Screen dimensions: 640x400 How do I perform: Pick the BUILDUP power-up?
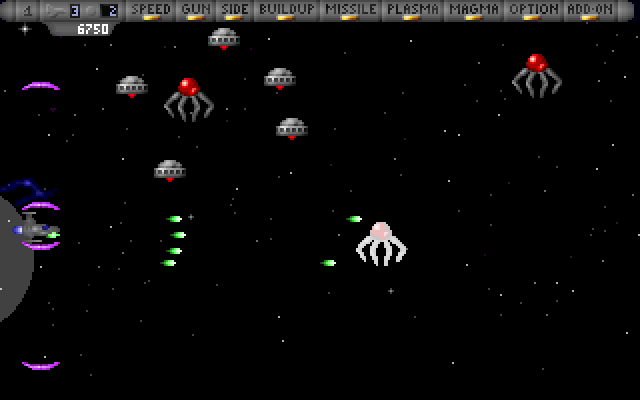tap(285, 10)
